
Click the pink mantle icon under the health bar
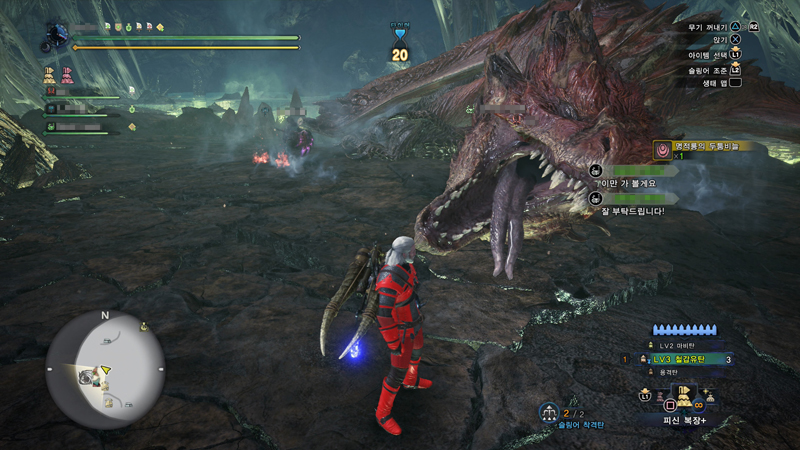coord(67,75)
